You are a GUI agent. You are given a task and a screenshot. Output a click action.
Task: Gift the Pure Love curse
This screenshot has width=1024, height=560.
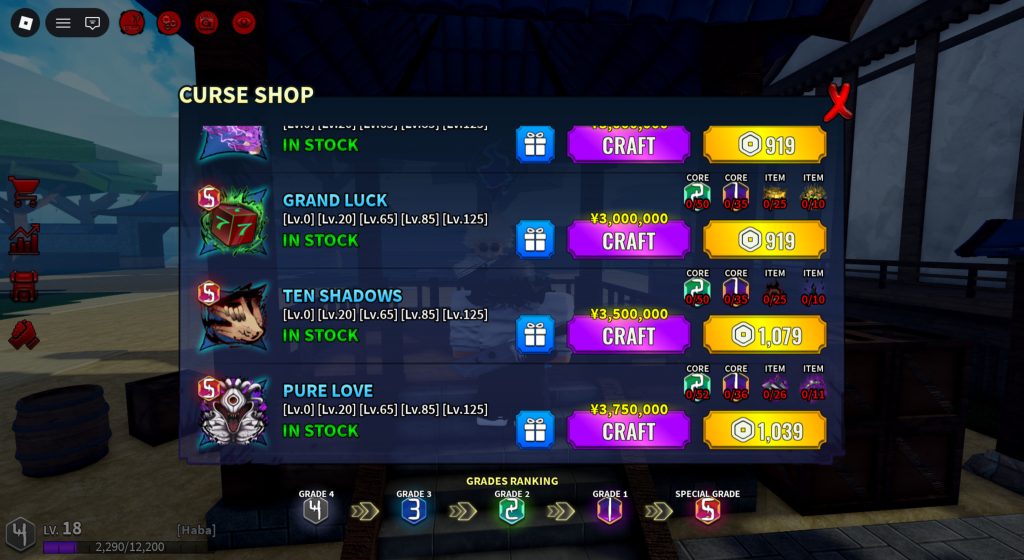coord(535,430)
